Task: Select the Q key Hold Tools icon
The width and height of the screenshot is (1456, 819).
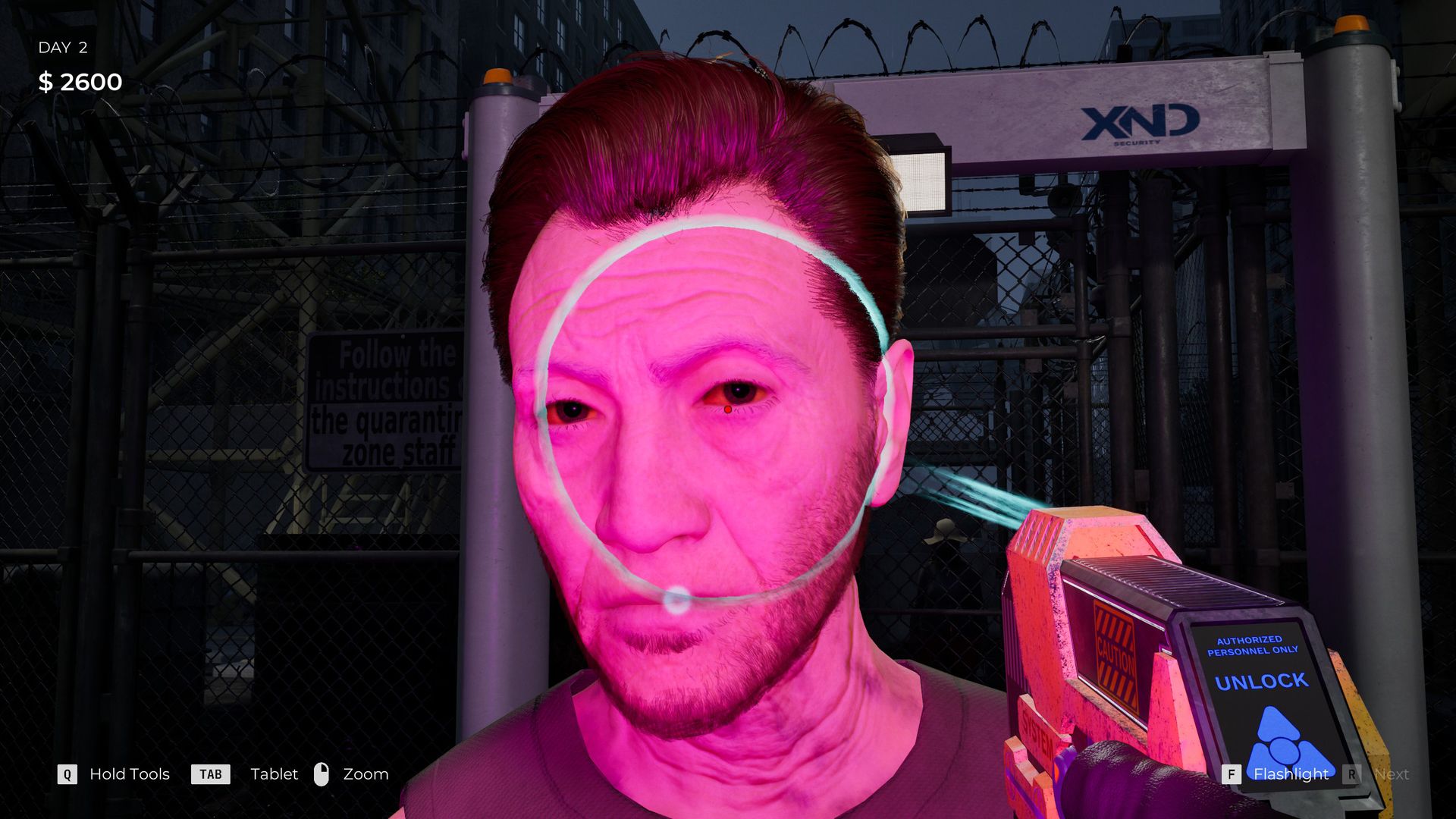Action: point(67,774)
